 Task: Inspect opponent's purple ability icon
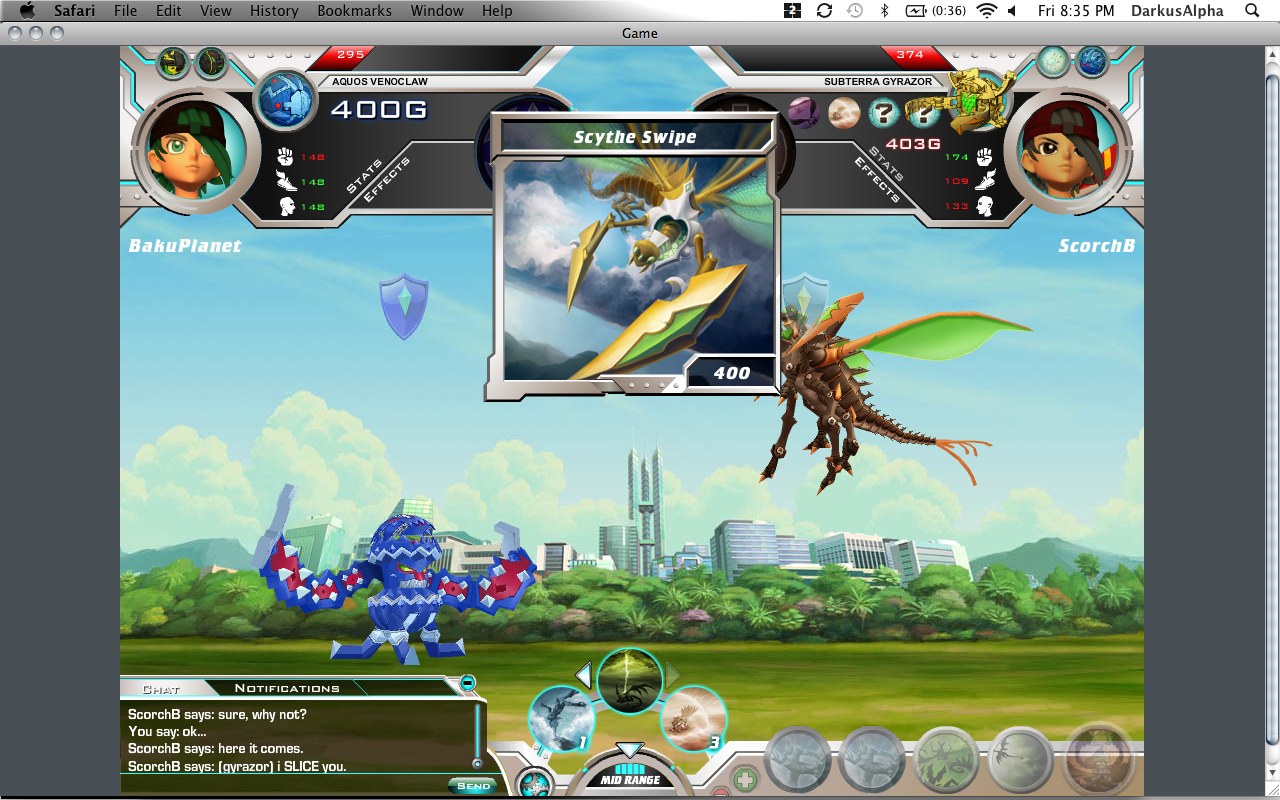click(x=804, y=112)
